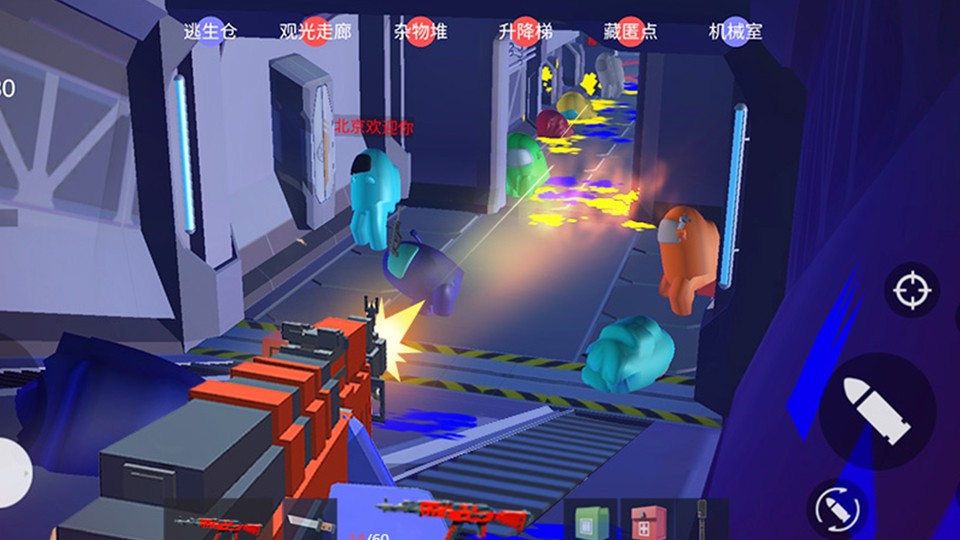960x540 pixels.
Task: Switch to the knife weapon slot
Action: 305,520
